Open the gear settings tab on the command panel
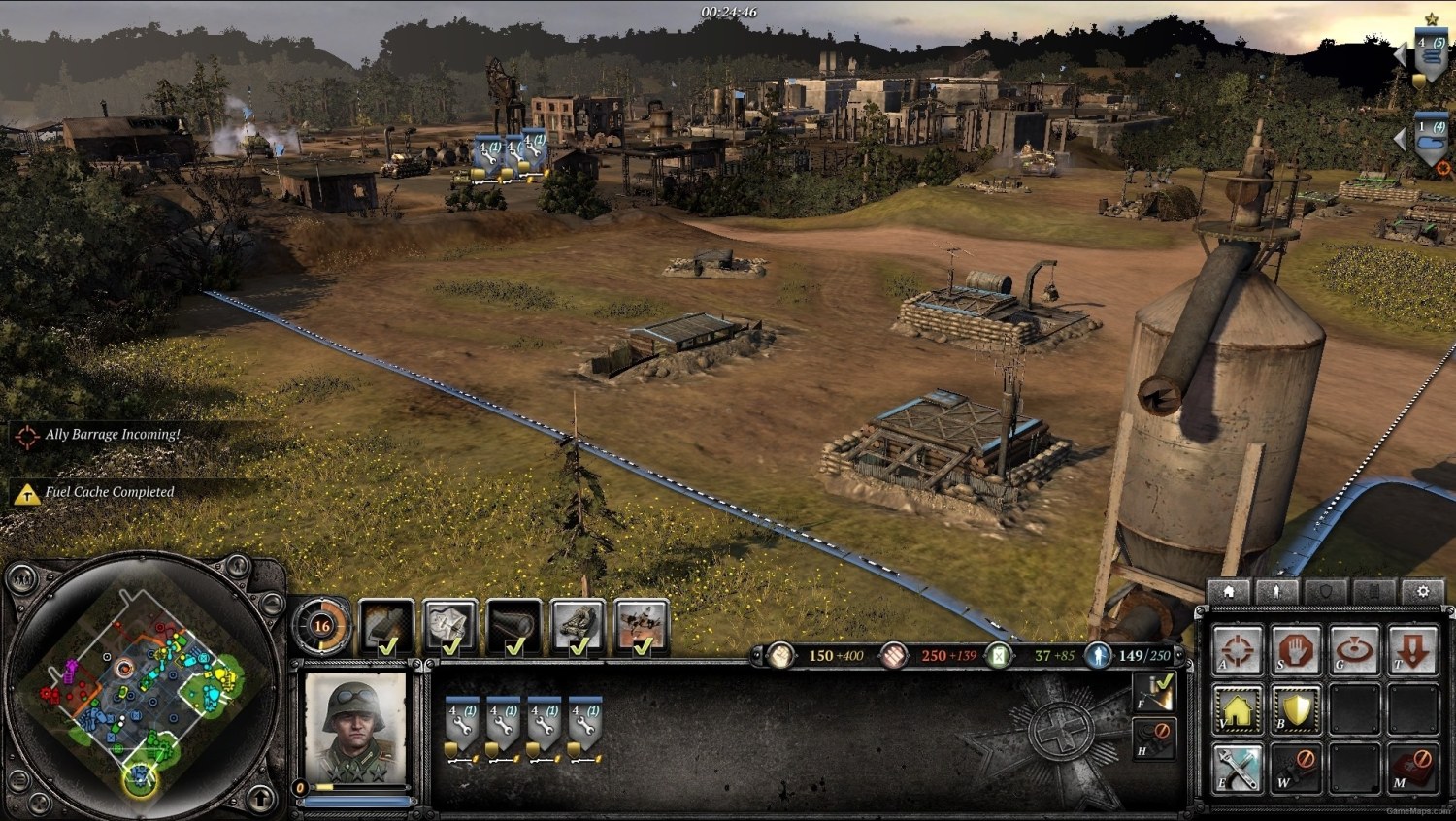The width and height of the screenshot is (1456, 821). coord(1421,589)
